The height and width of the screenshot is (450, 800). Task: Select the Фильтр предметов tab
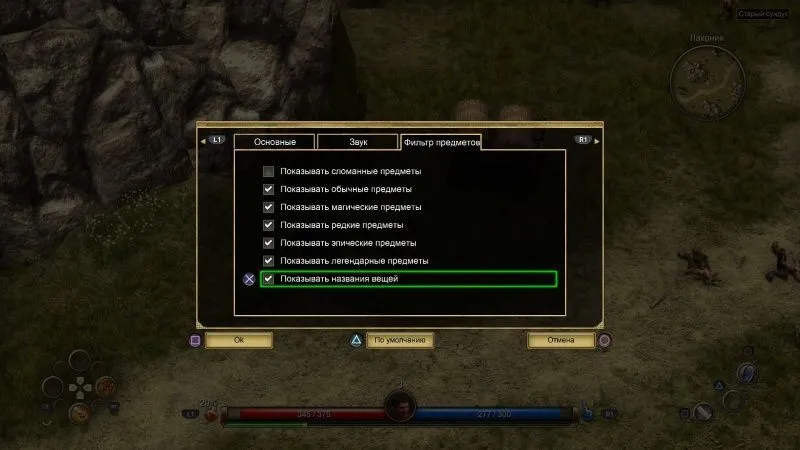point(440,143)
